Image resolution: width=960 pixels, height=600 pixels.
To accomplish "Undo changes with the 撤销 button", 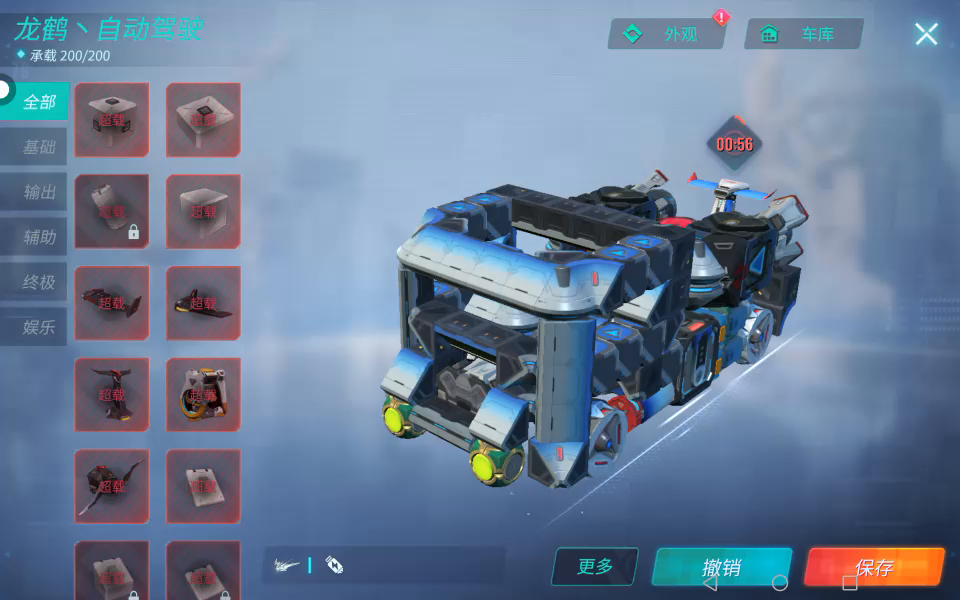I will [721, 567].
